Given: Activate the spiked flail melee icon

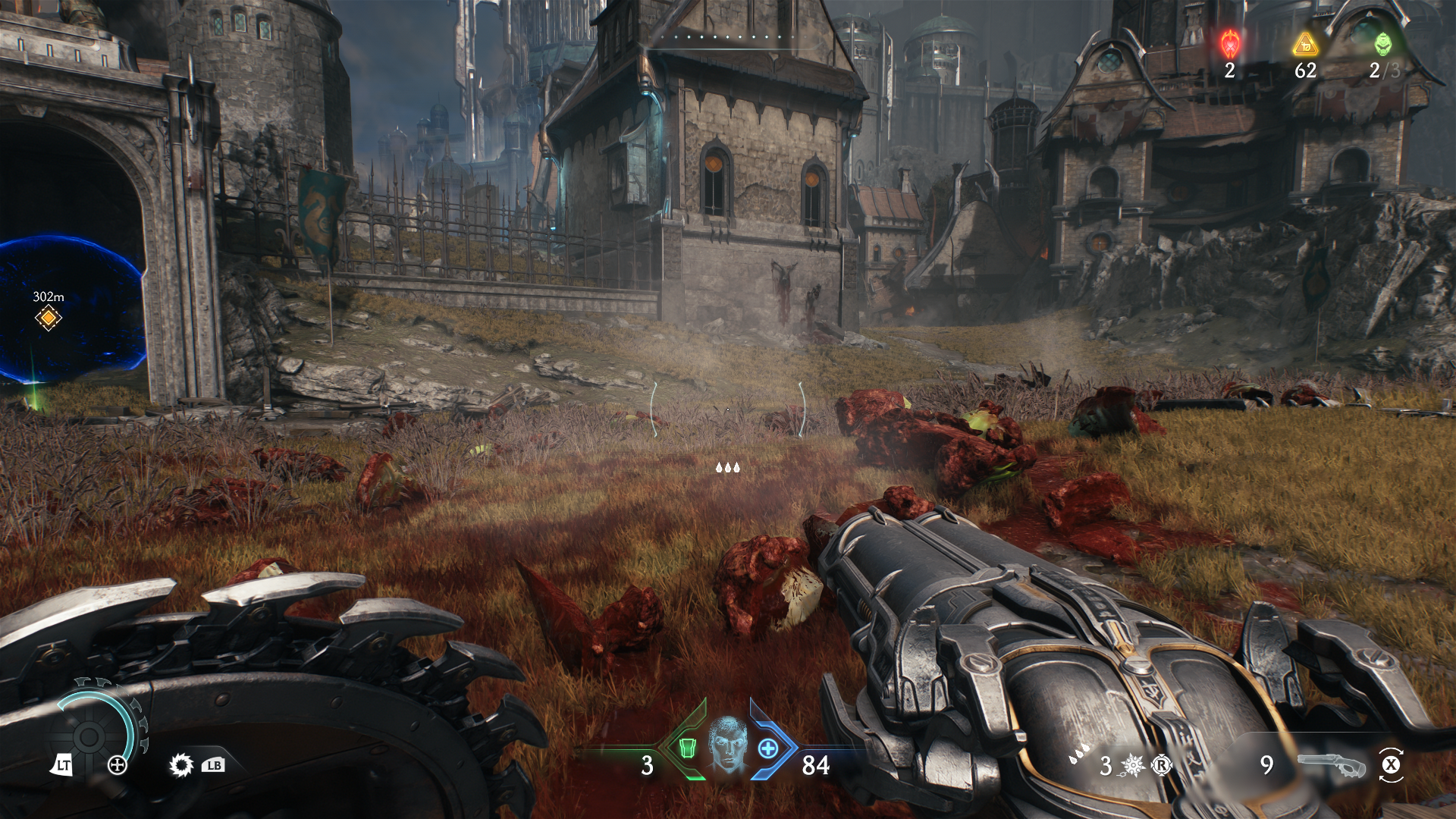Looking at the screenshot, I should click(1133, 766).
